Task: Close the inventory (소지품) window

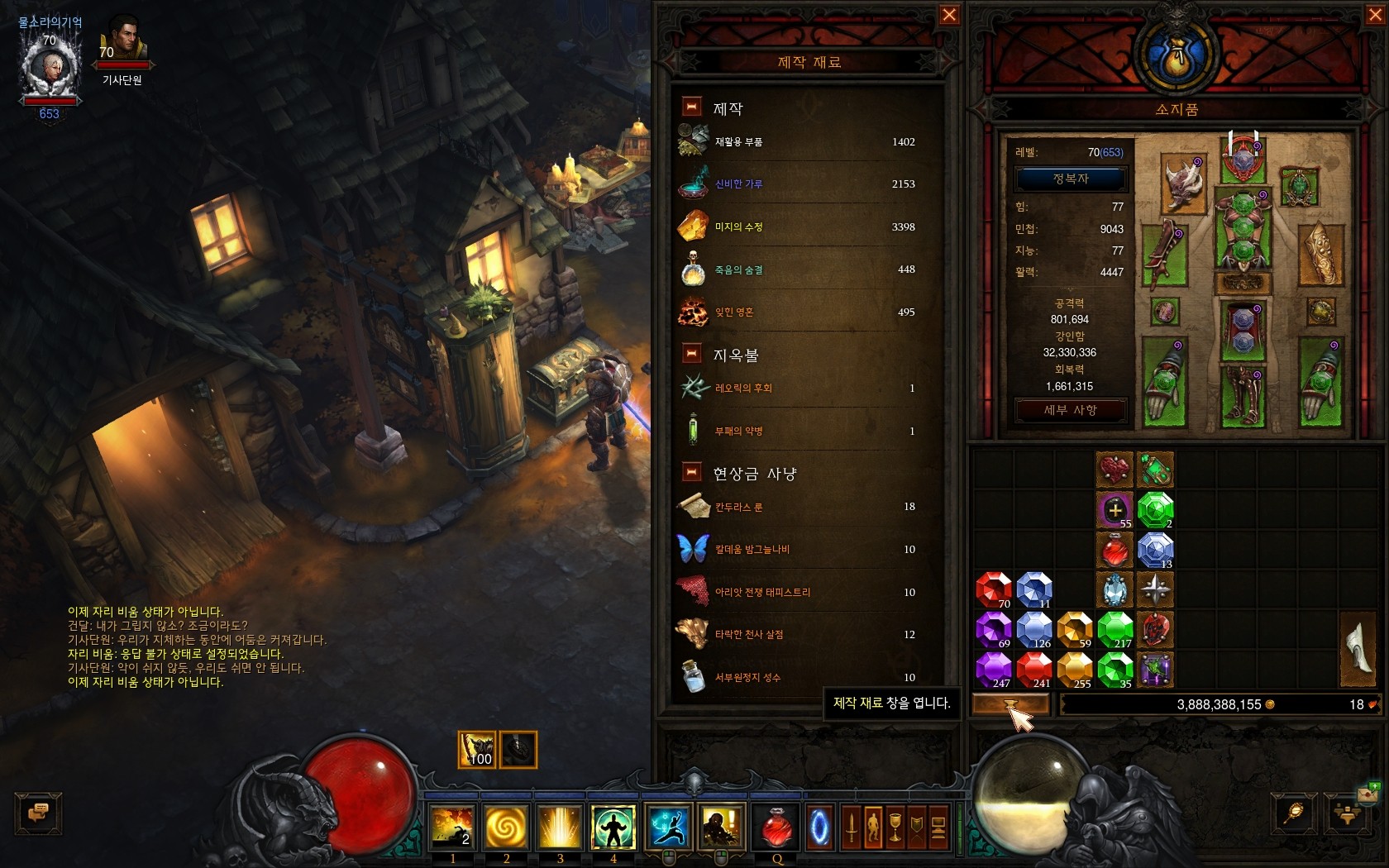Action: pos(1375,15)
